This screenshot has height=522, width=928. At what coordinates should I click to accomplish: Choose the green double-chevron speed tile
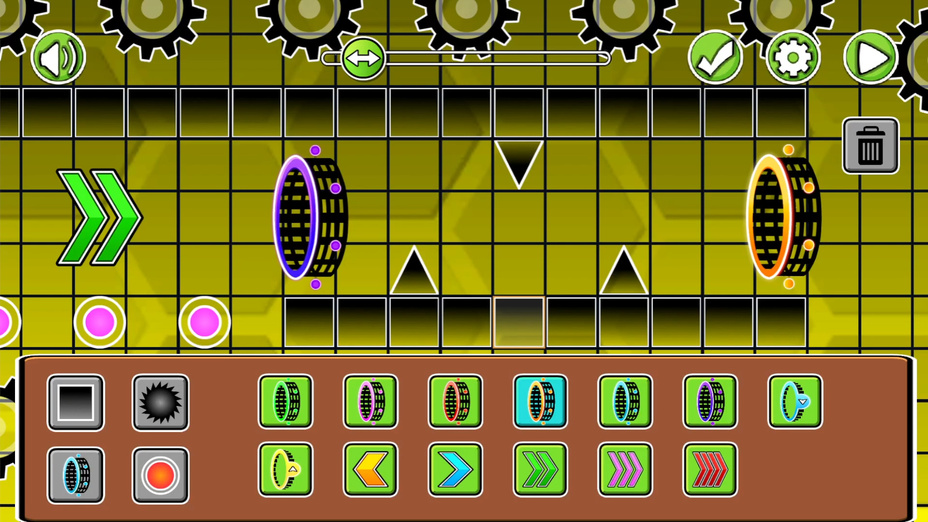point(541,469)
